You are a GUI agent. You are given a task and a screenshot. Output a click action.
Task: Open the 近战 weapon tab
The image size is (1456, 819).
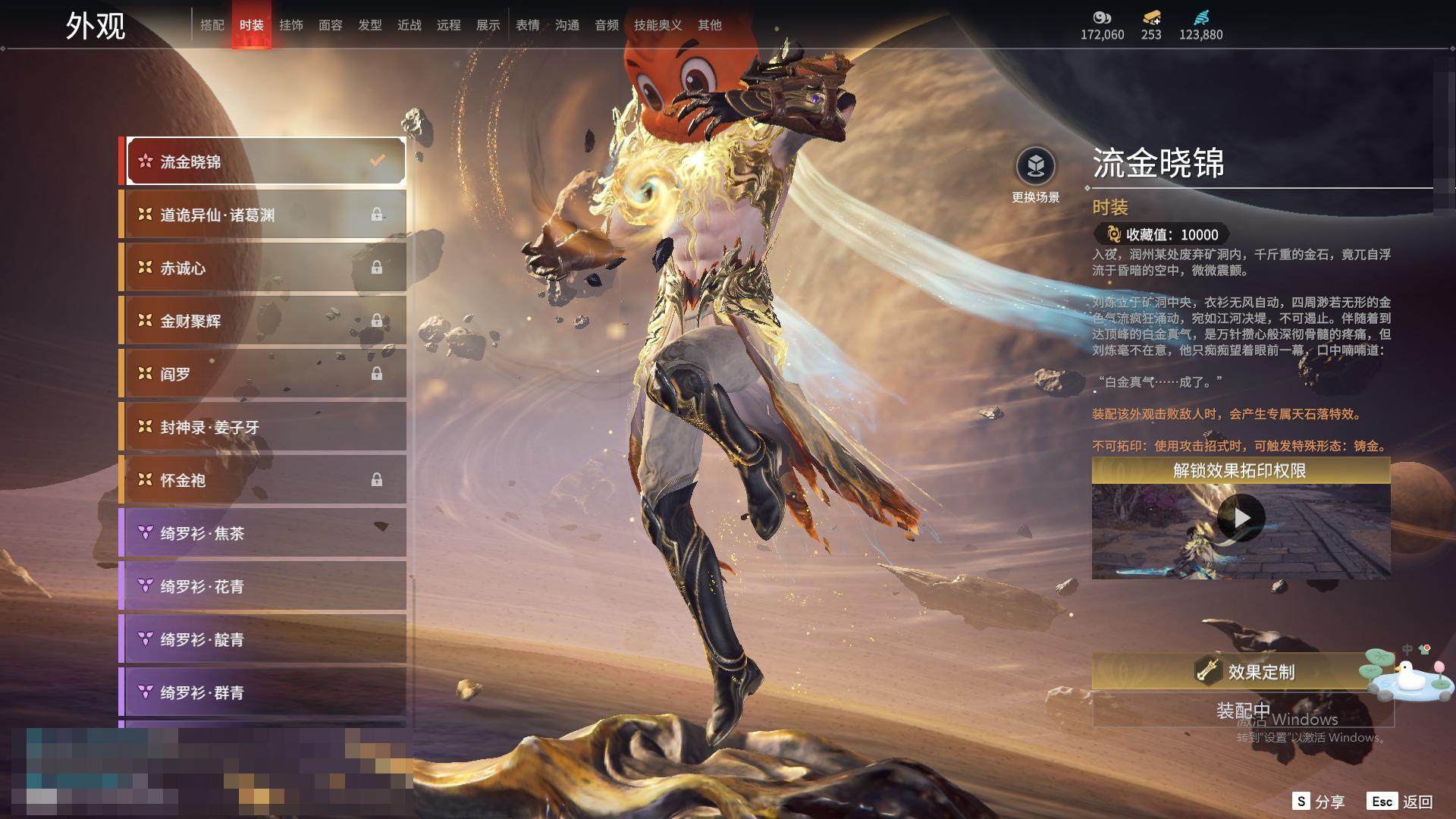point(409,25)
